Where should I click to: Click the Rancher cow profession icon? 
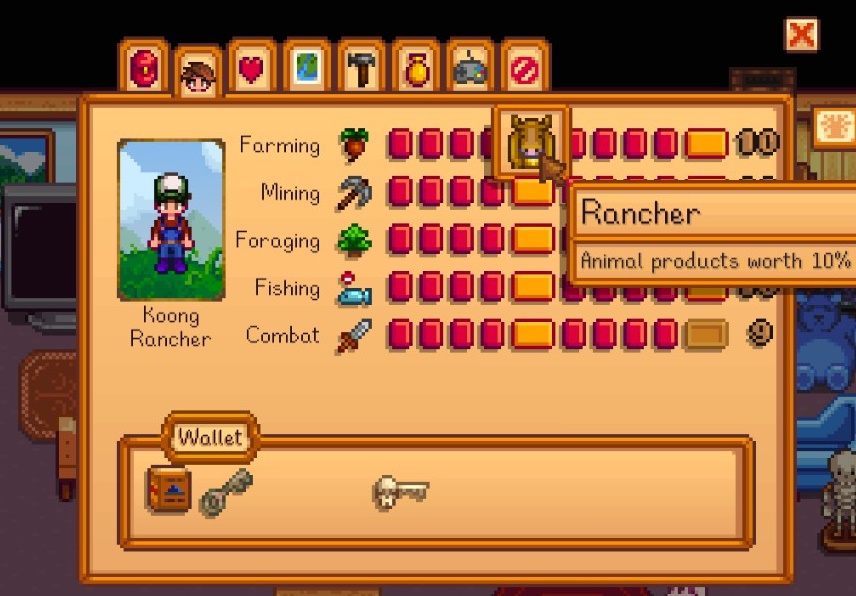click(x=531, y=143)
